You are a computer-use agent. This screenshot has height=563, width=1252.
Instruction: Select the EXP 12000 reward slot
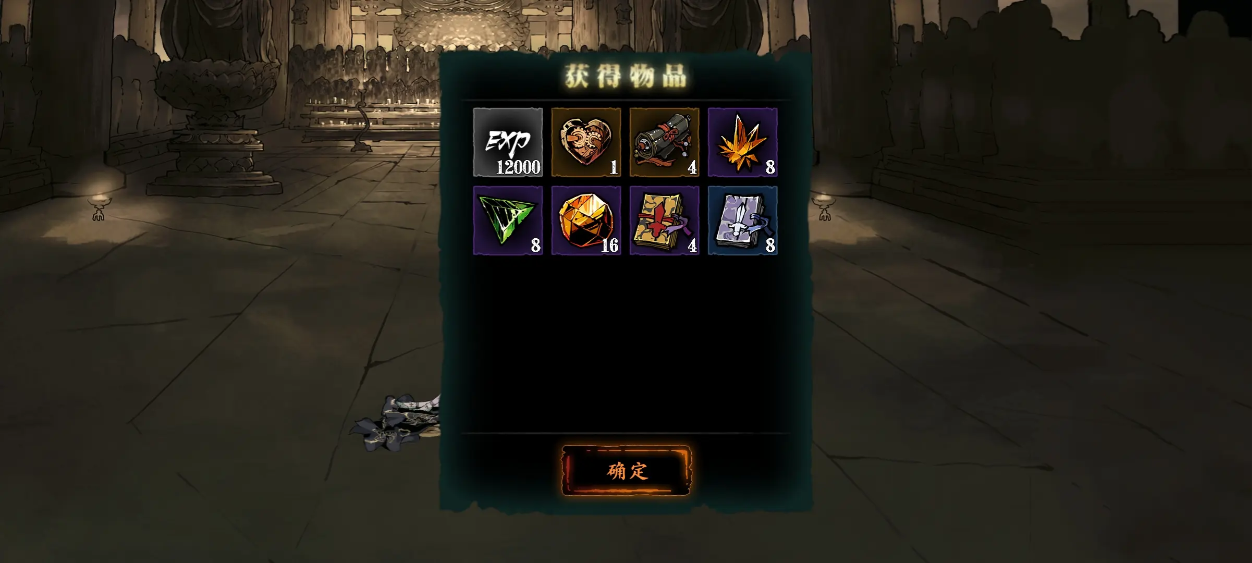tap(508, 142)
